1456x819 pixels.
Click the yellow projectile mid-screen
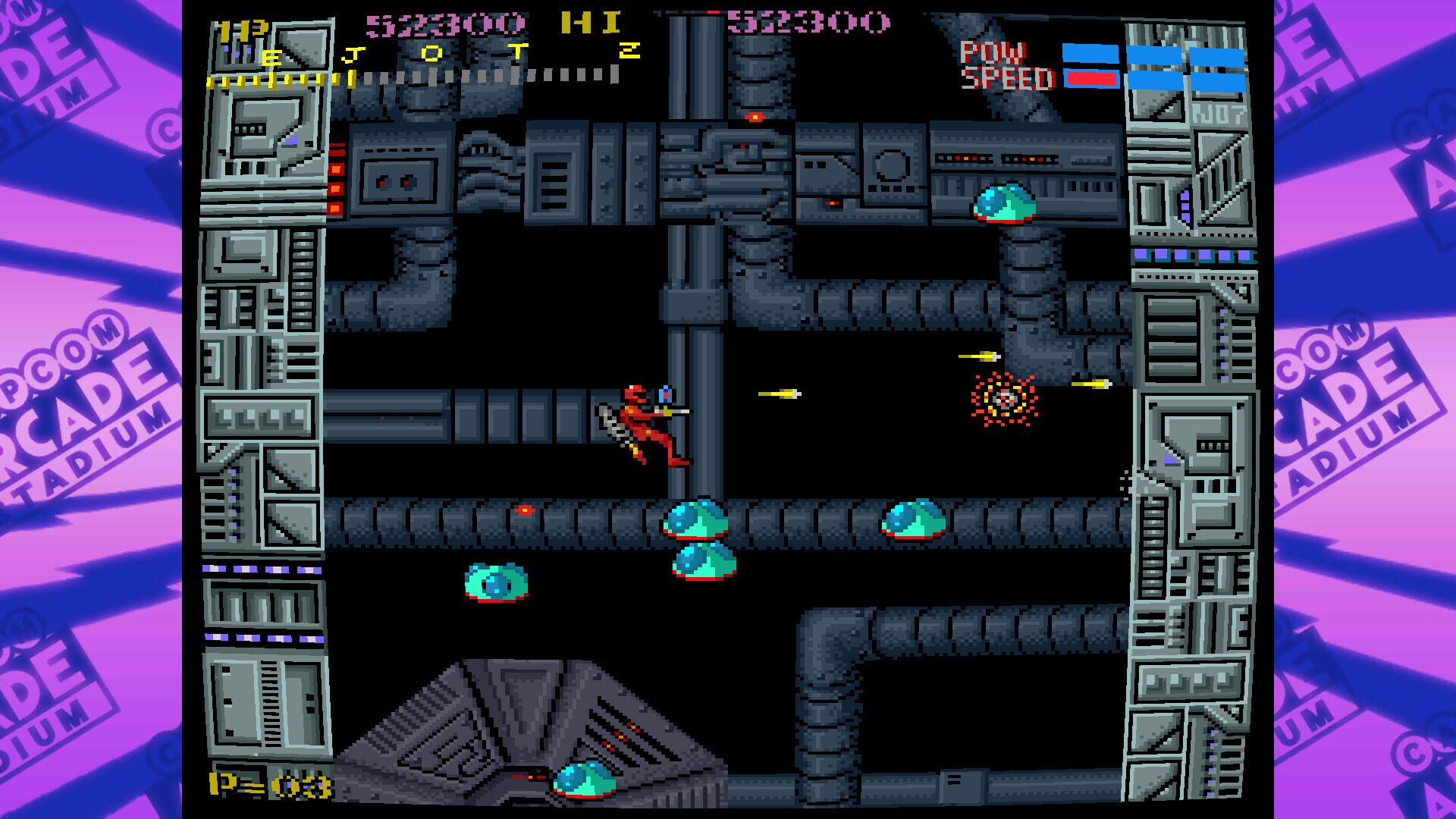(x=777, y=393)
